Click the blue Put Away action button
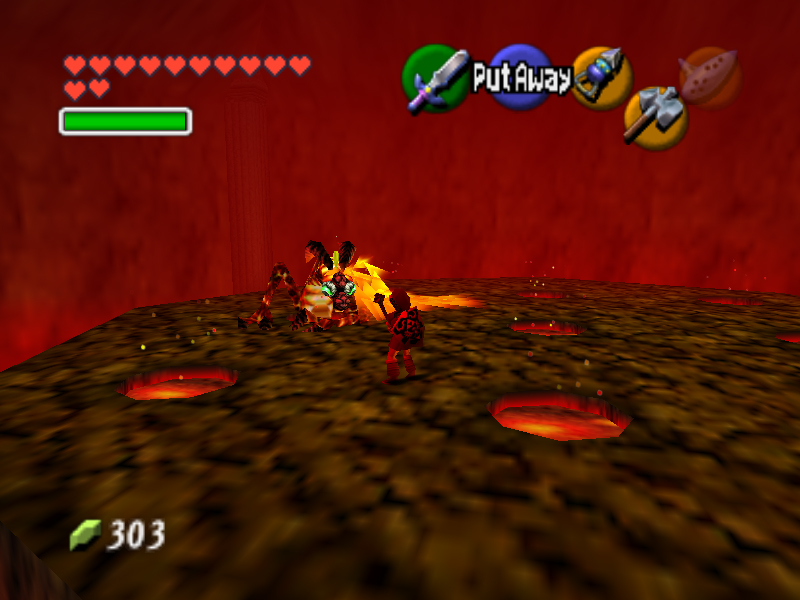 coord(521,78)
